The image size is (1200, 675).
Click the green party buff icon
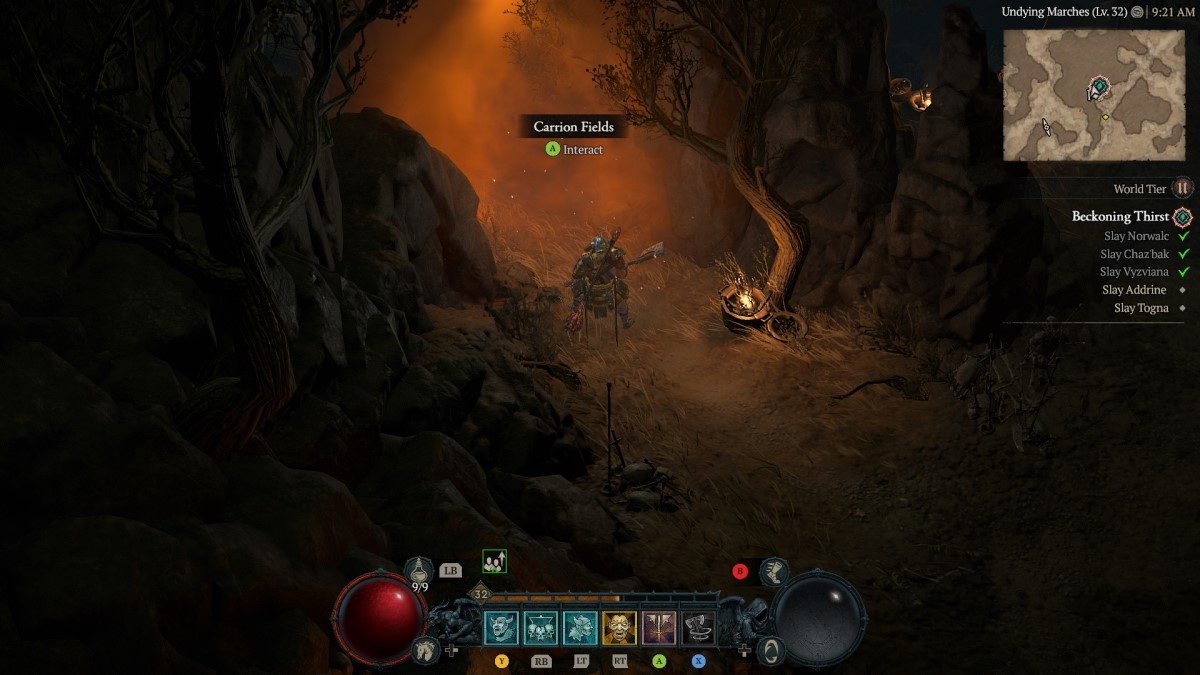click(x=494, y=562)
